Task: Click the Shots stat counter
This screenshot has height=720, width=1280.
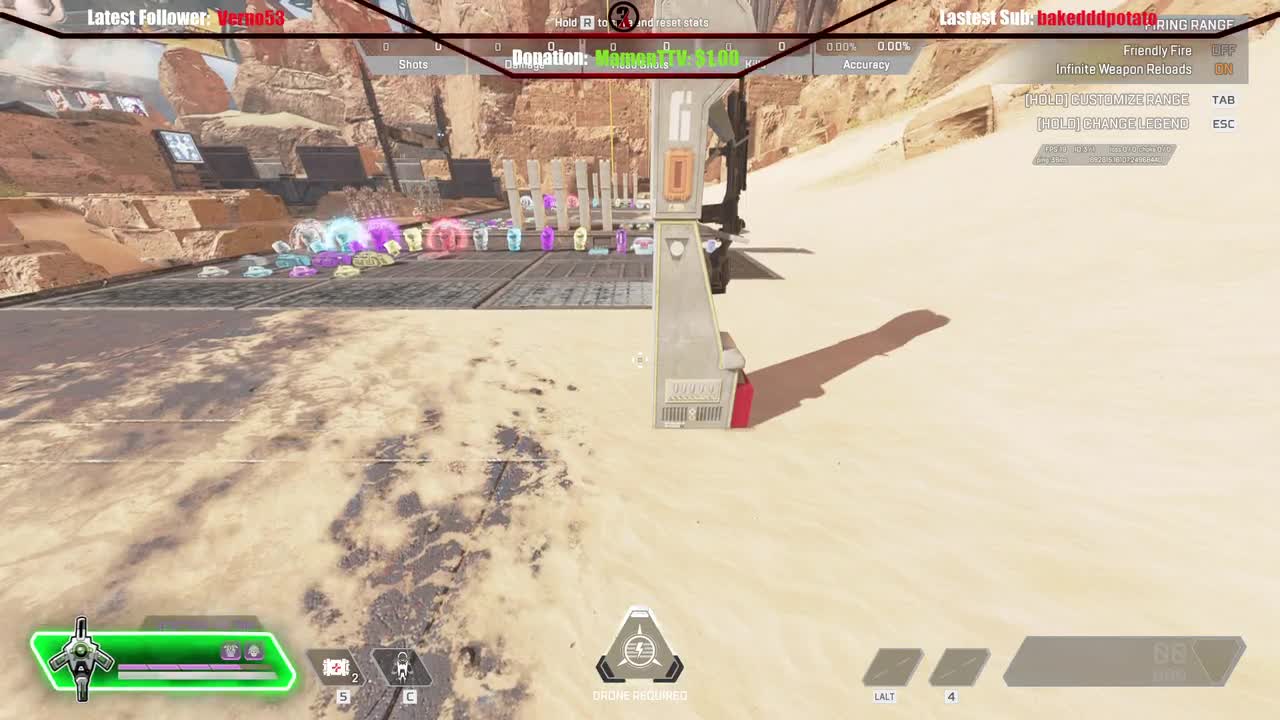Action: pos(414,64)
